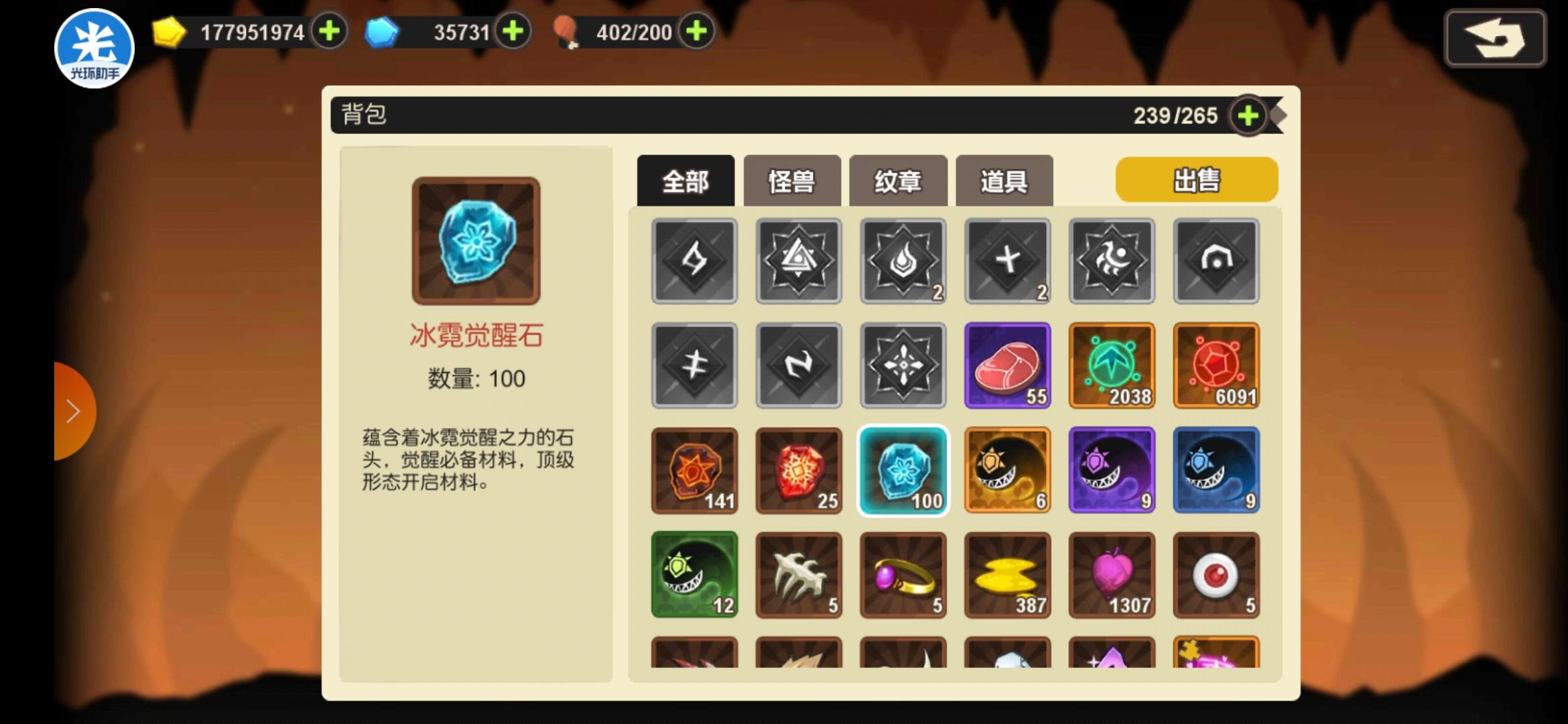Select the blue 冰霓觉醒石 awakening stone item
The height and width of the screenshot is (724, 1568).
903,469
